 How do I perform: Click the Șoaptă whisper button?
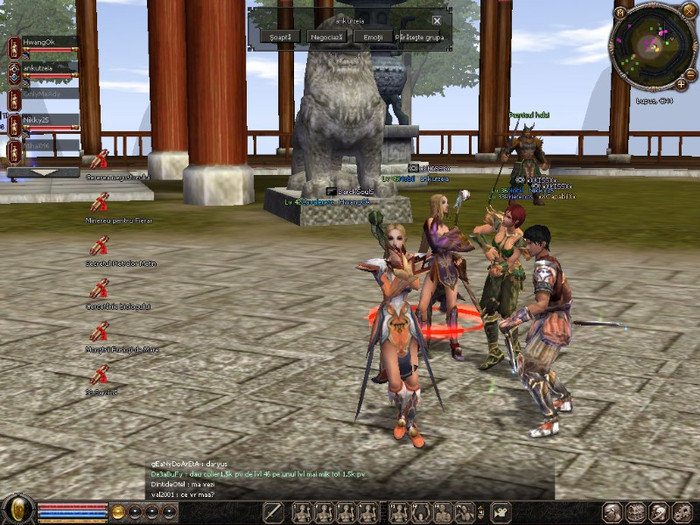pyautogui.click(x=279, y=37)
